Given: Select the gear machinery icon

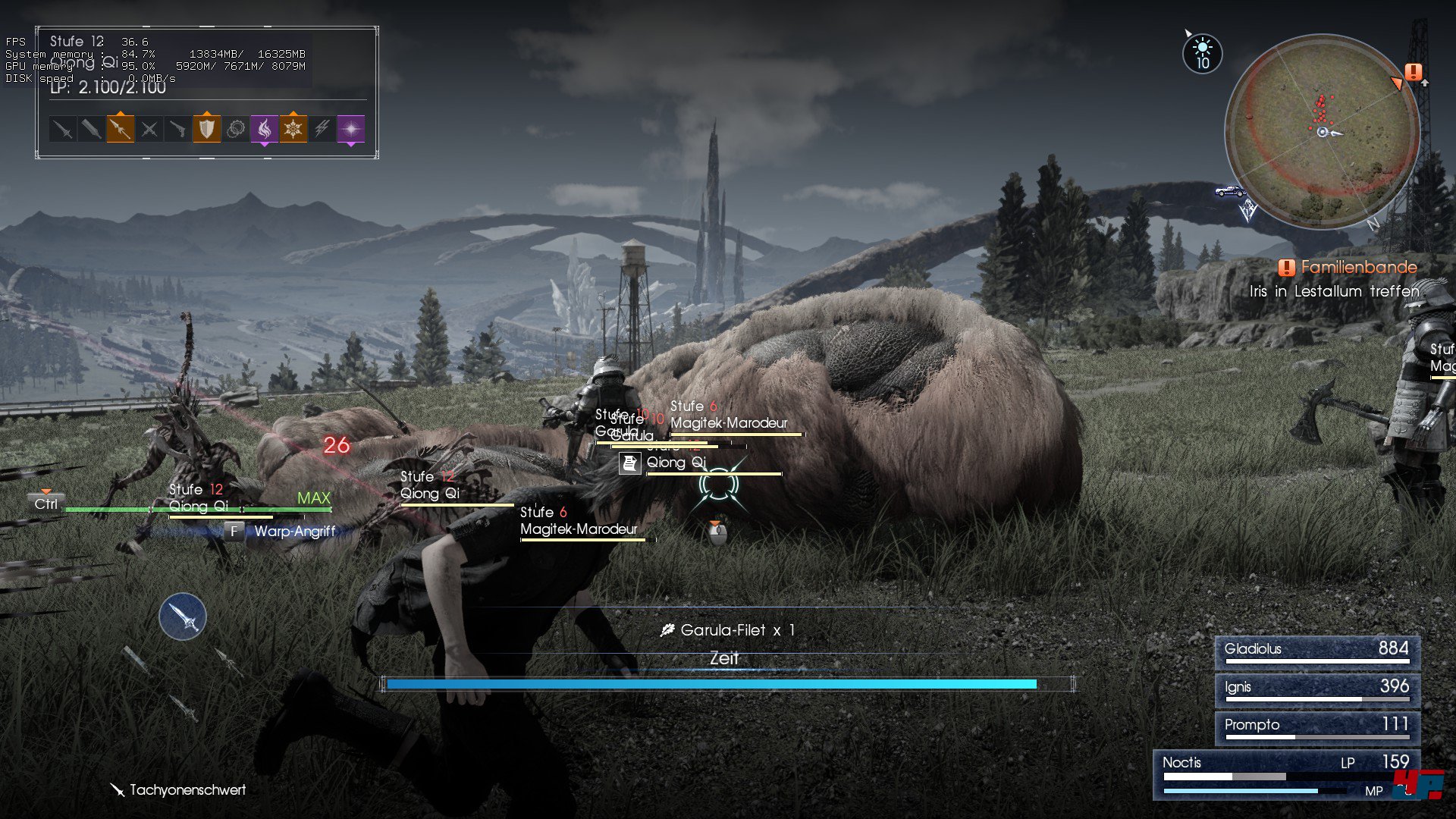Looking at the screenshot, I should pyautogui.click(x=236, y=130).
